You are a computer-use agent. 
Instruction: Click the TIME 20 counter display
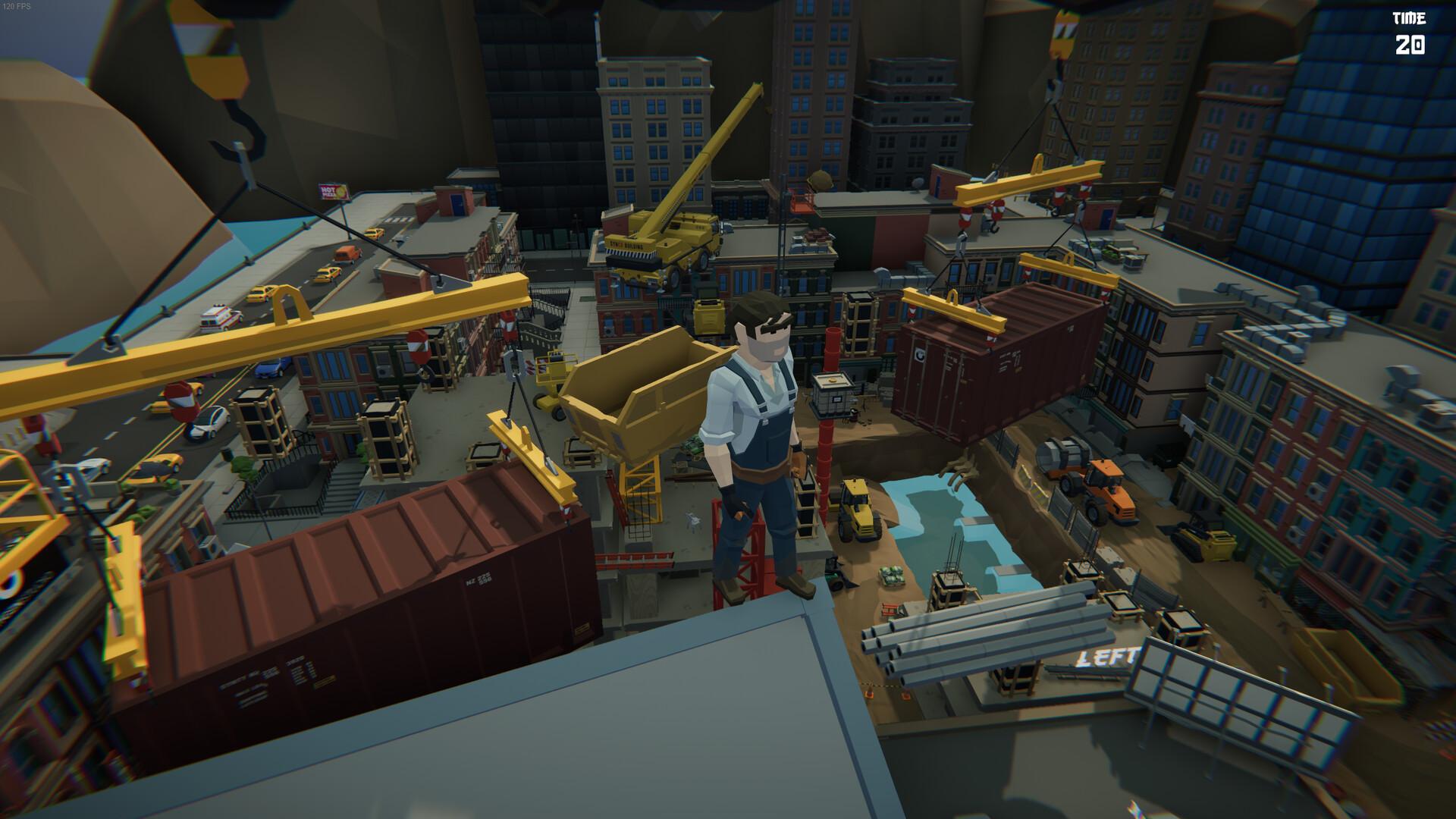[x=1410, y=34]
